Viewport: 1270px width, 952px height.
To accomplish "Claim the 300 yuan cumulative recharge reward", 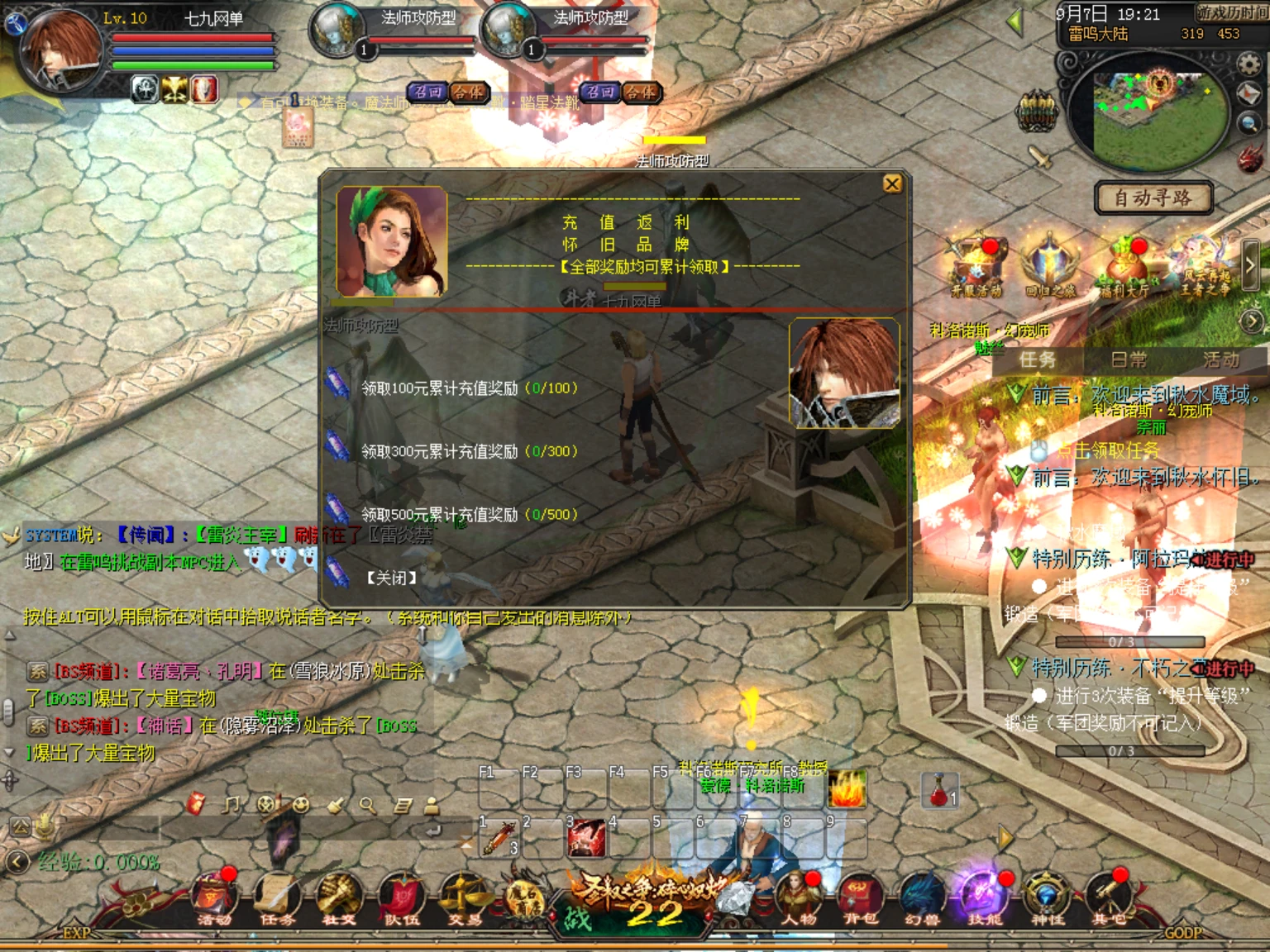I will 468,451.
